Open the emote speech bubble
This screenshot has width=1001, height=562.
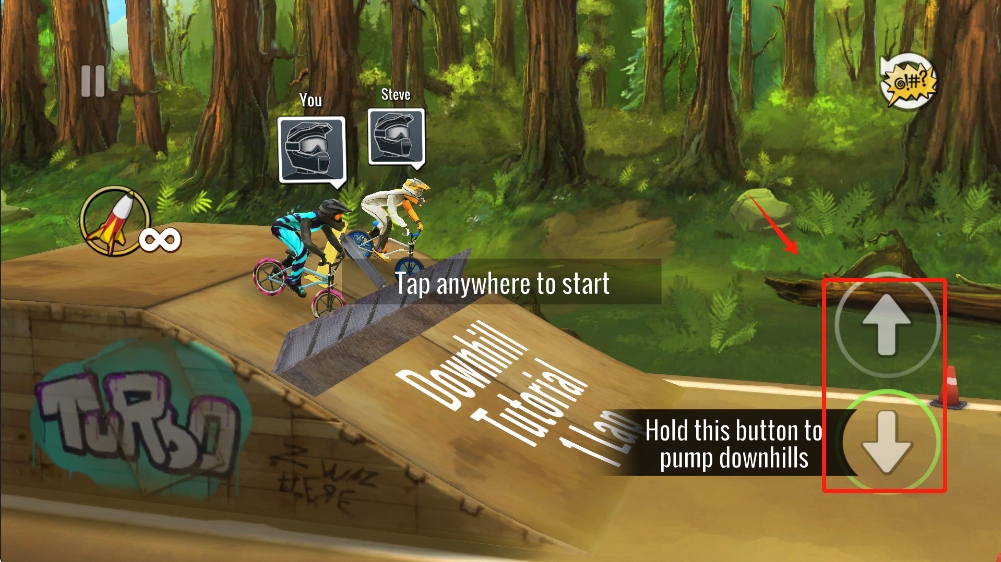(x=908, y=81)
